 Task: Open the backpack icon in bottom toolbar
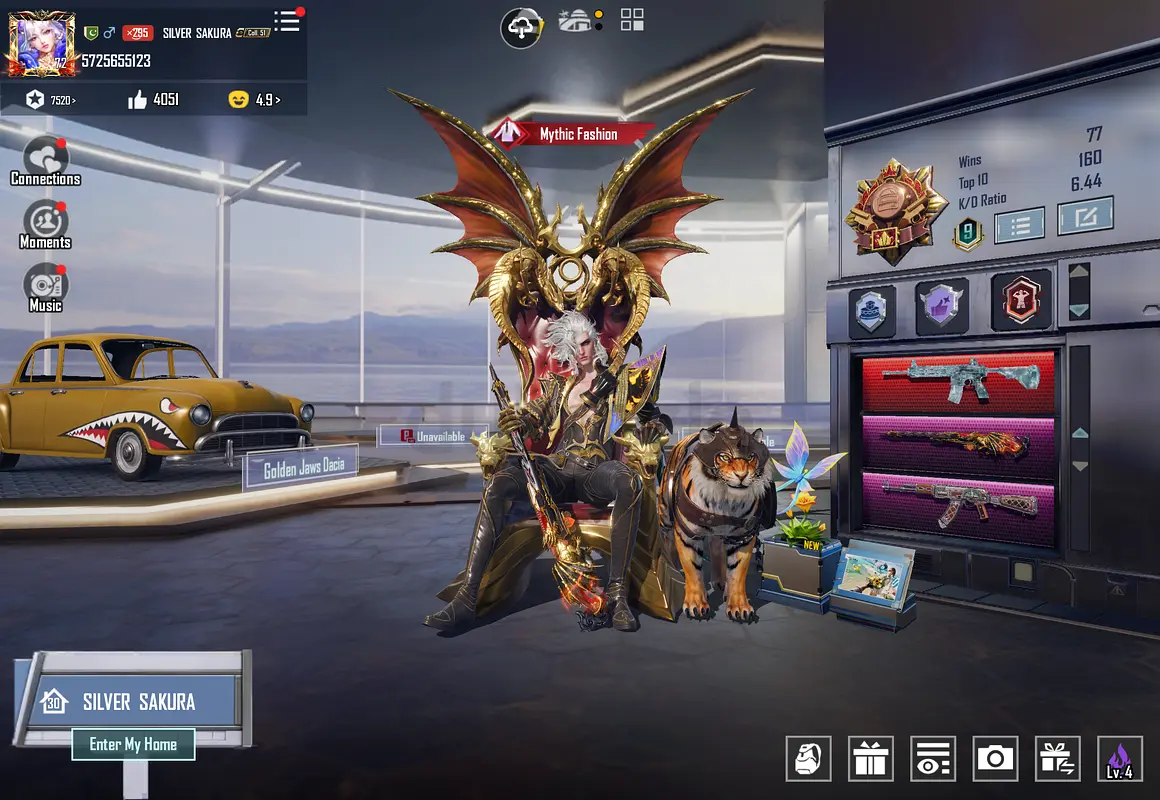(808, 759)
